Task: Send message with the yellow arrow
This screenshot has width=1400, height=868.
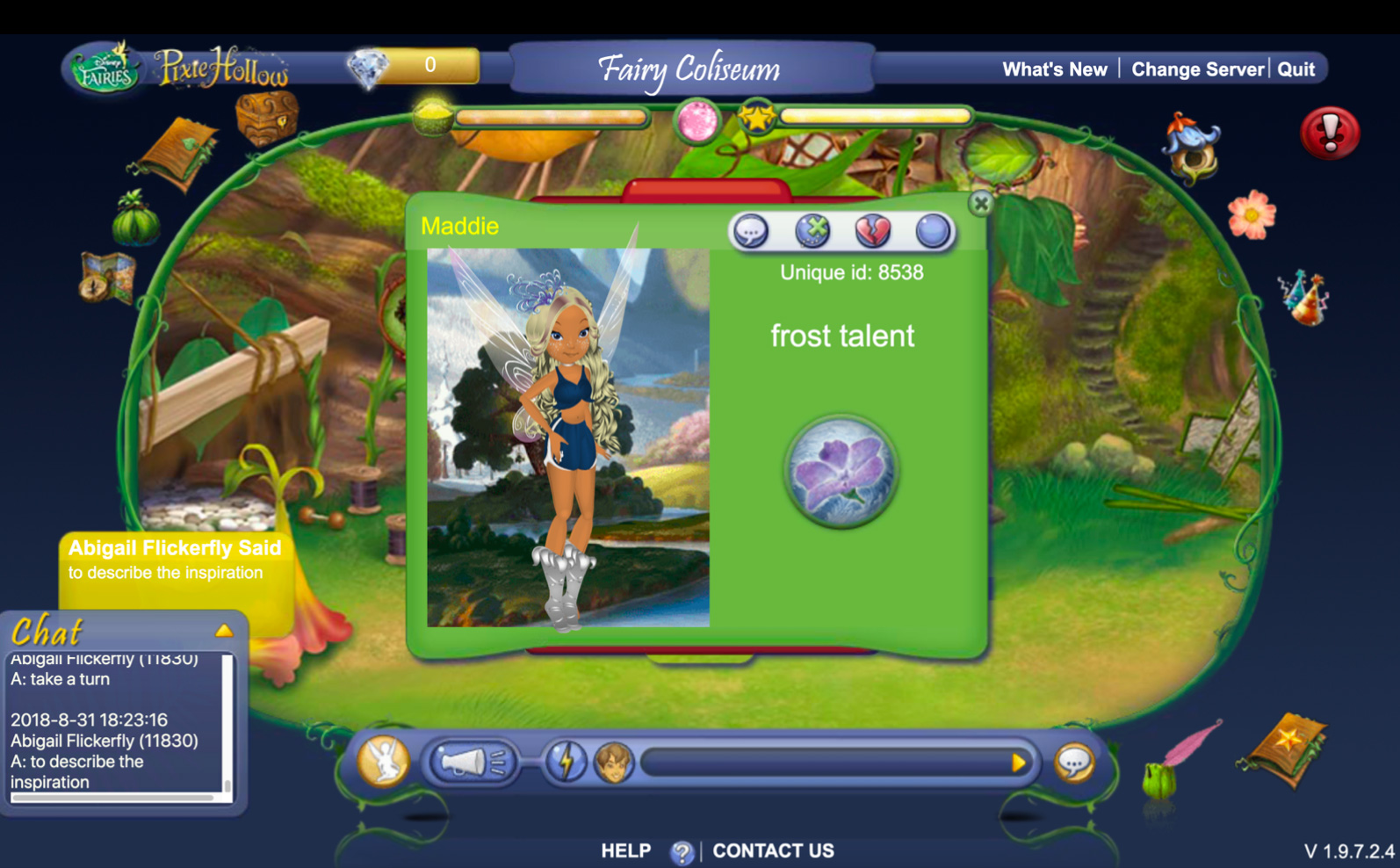Action: pos(1018,762)
